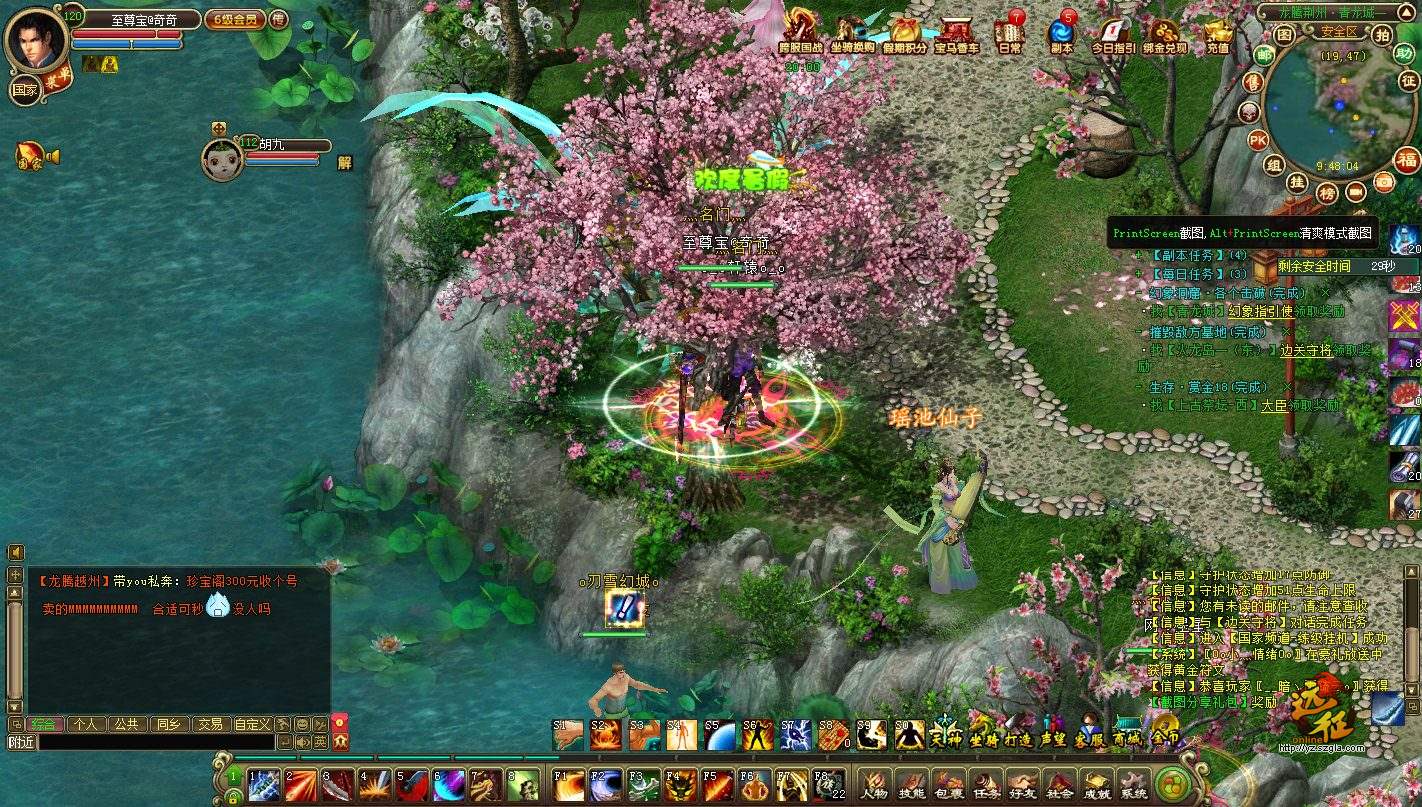This screenshot has height=807, width=1422.
Task: Toggle the PK mode button
Action: click(1258, 139)
